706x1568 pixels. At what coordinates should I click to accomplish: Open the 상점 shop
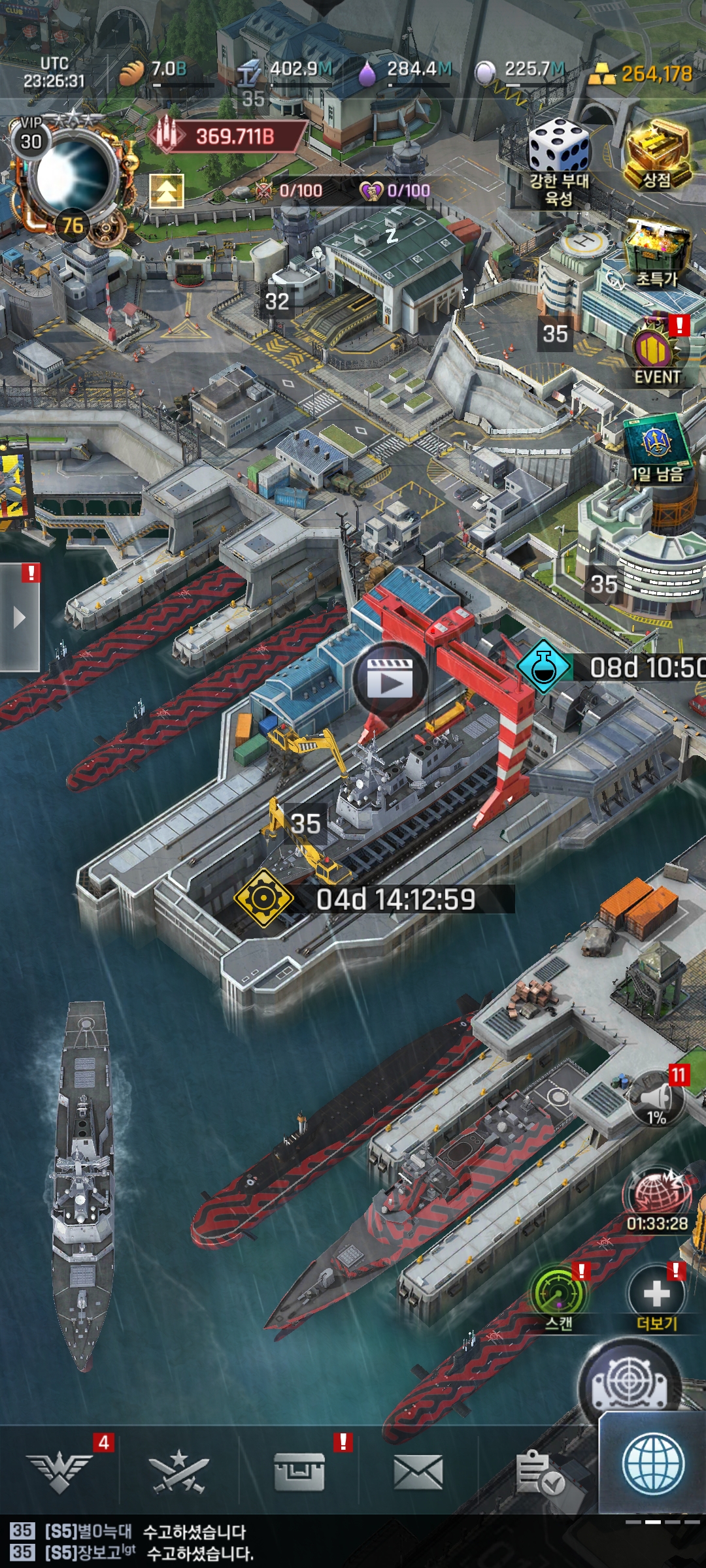(x=657, y=154)
